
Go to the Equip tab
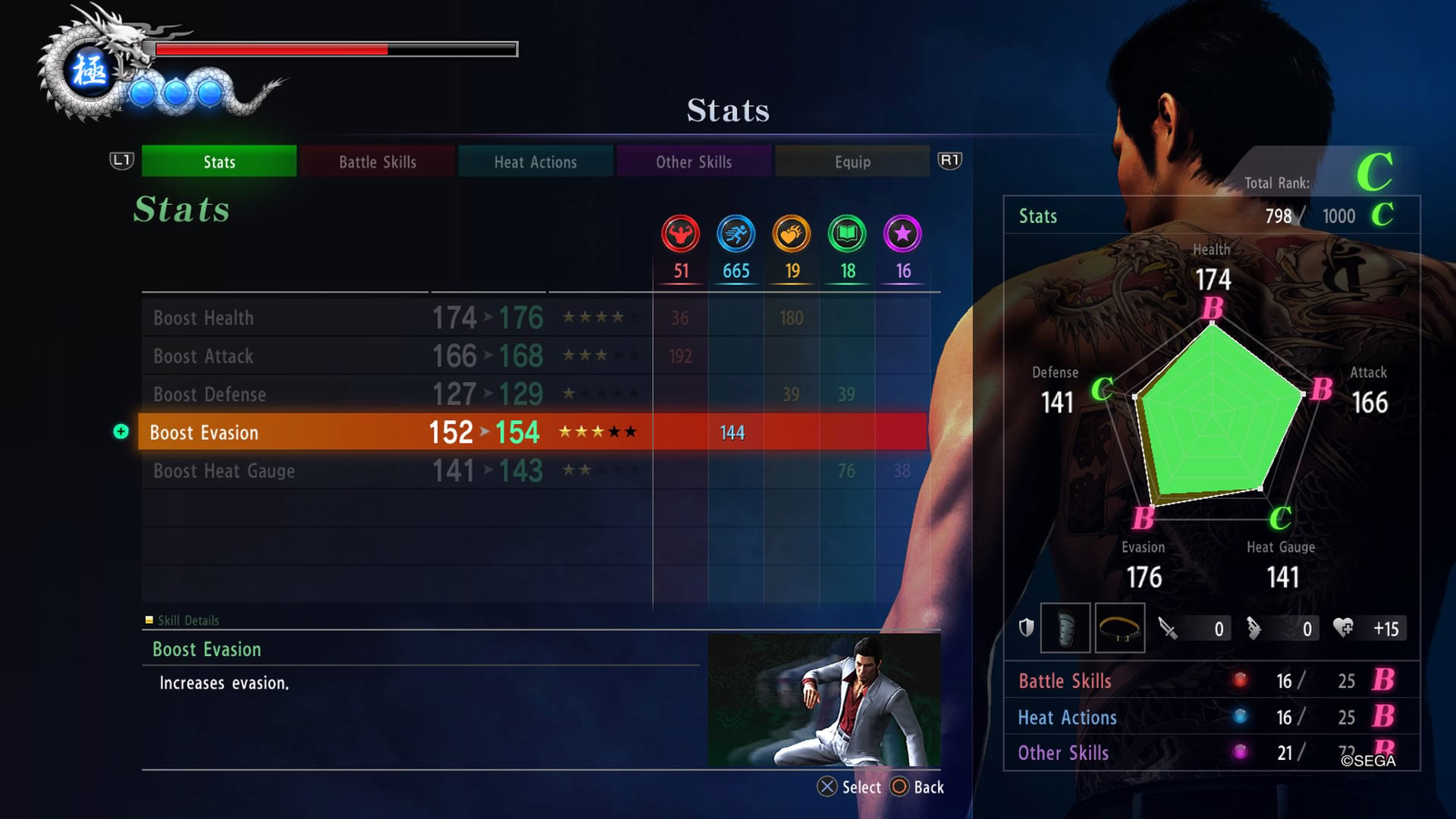click(852, 162)
